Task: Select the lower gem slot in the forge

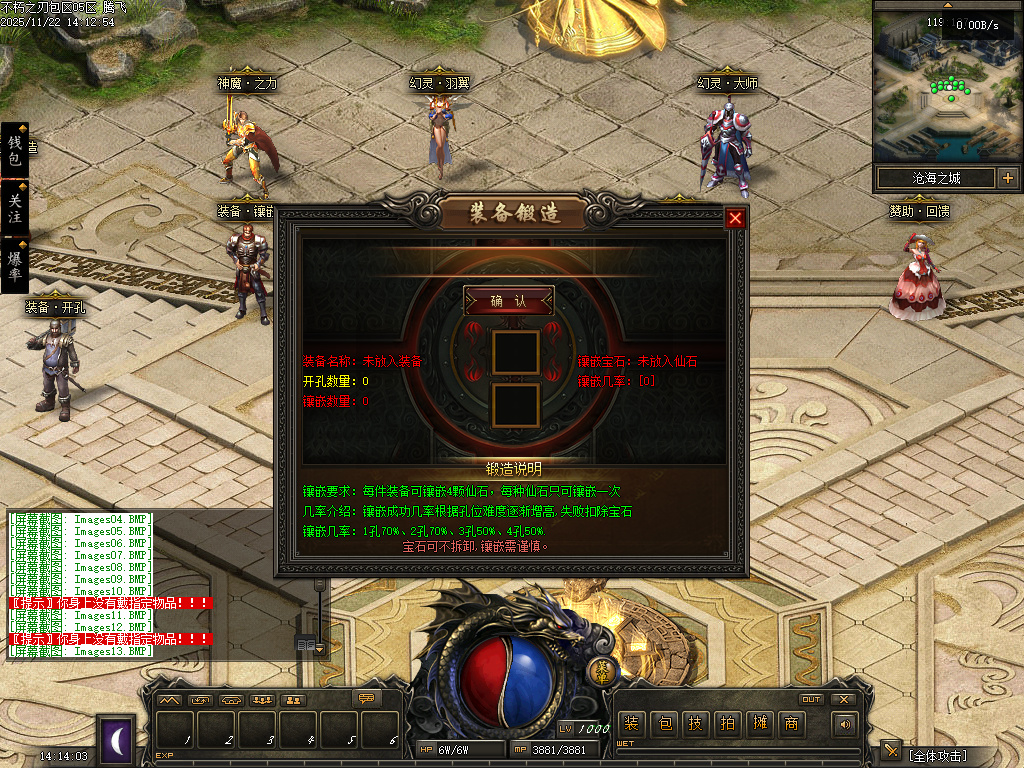Action: tap(516, 404)
